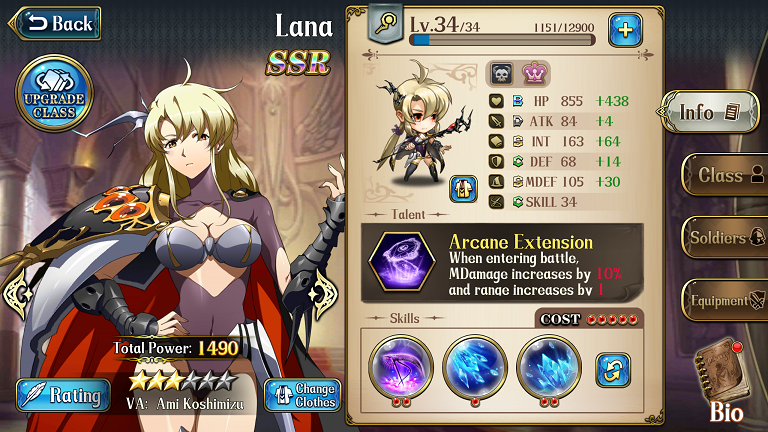Switch to the Class tab
The width and height of the screenshot is (768, 432).
coord(724,175)
